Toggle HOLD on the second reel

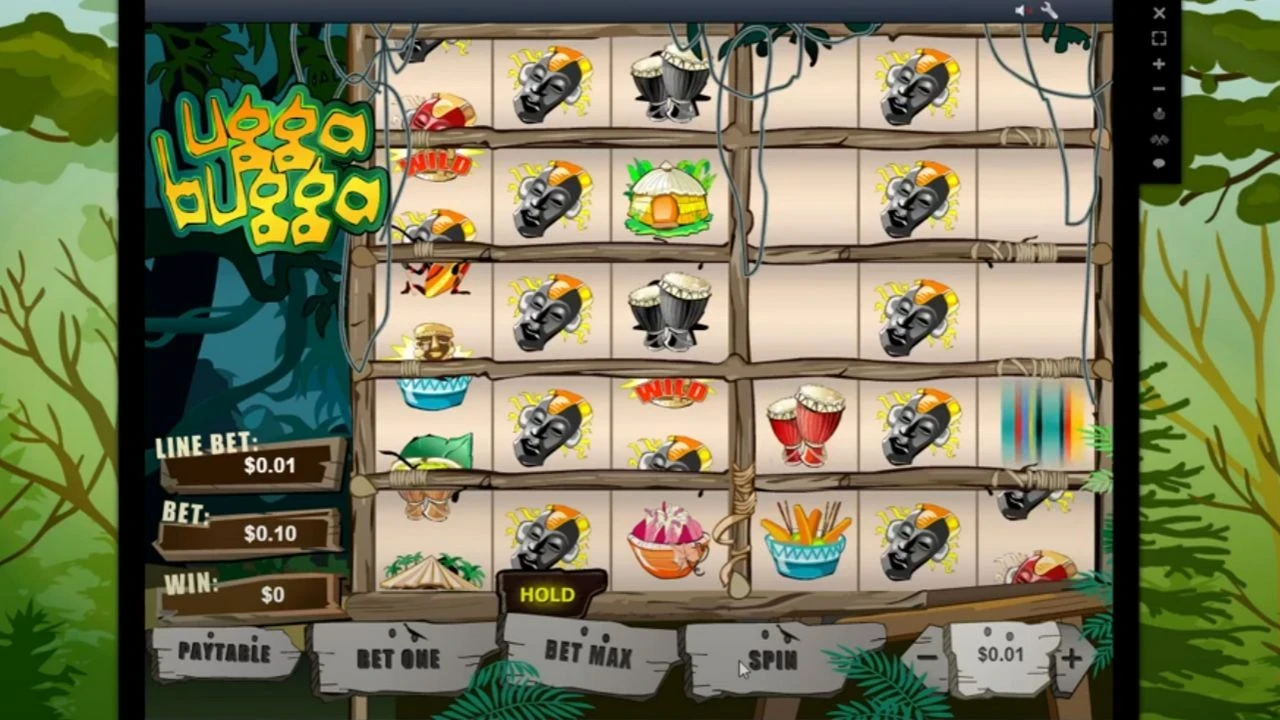[x=547, y=594]
